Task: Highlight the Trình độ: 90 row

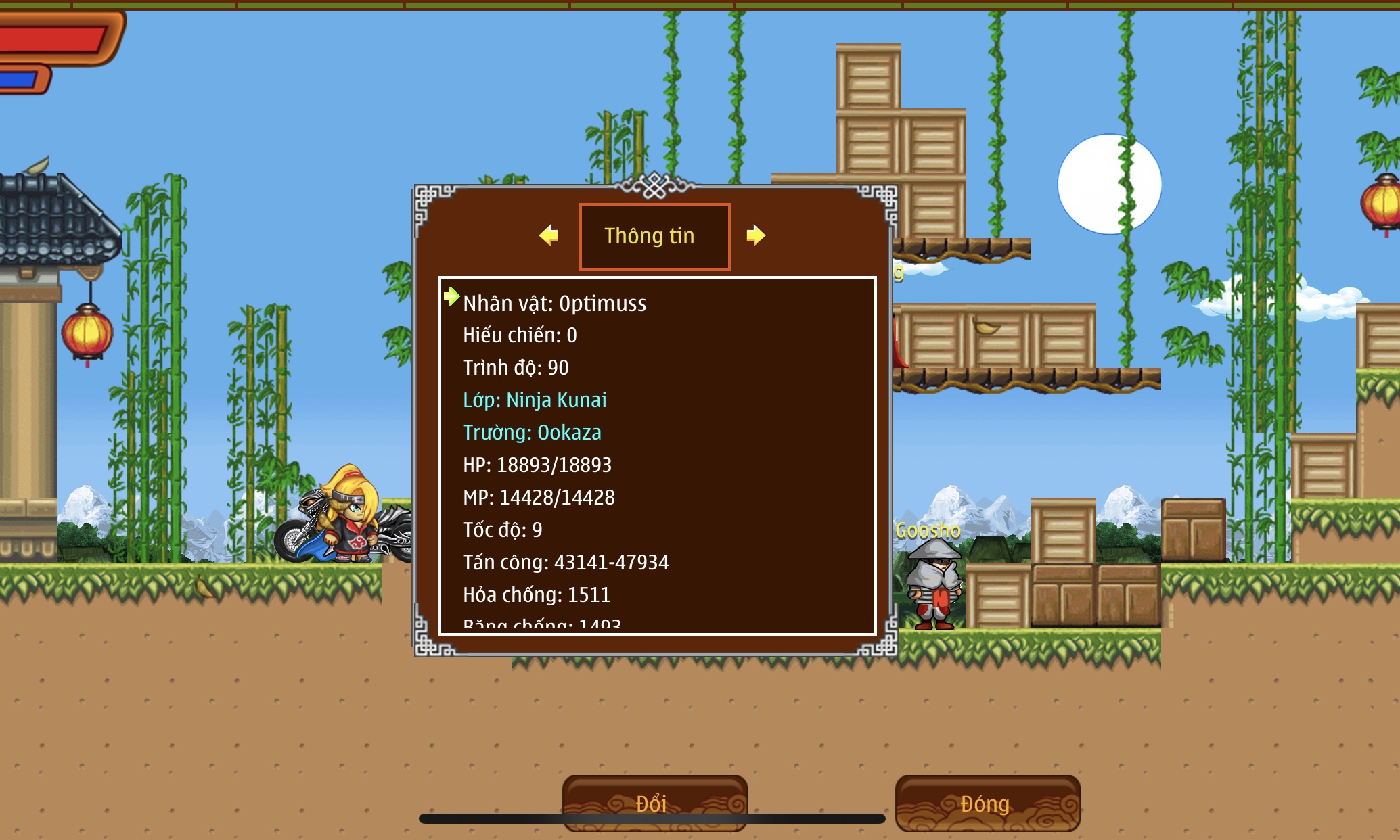Action: pos(516,367)
